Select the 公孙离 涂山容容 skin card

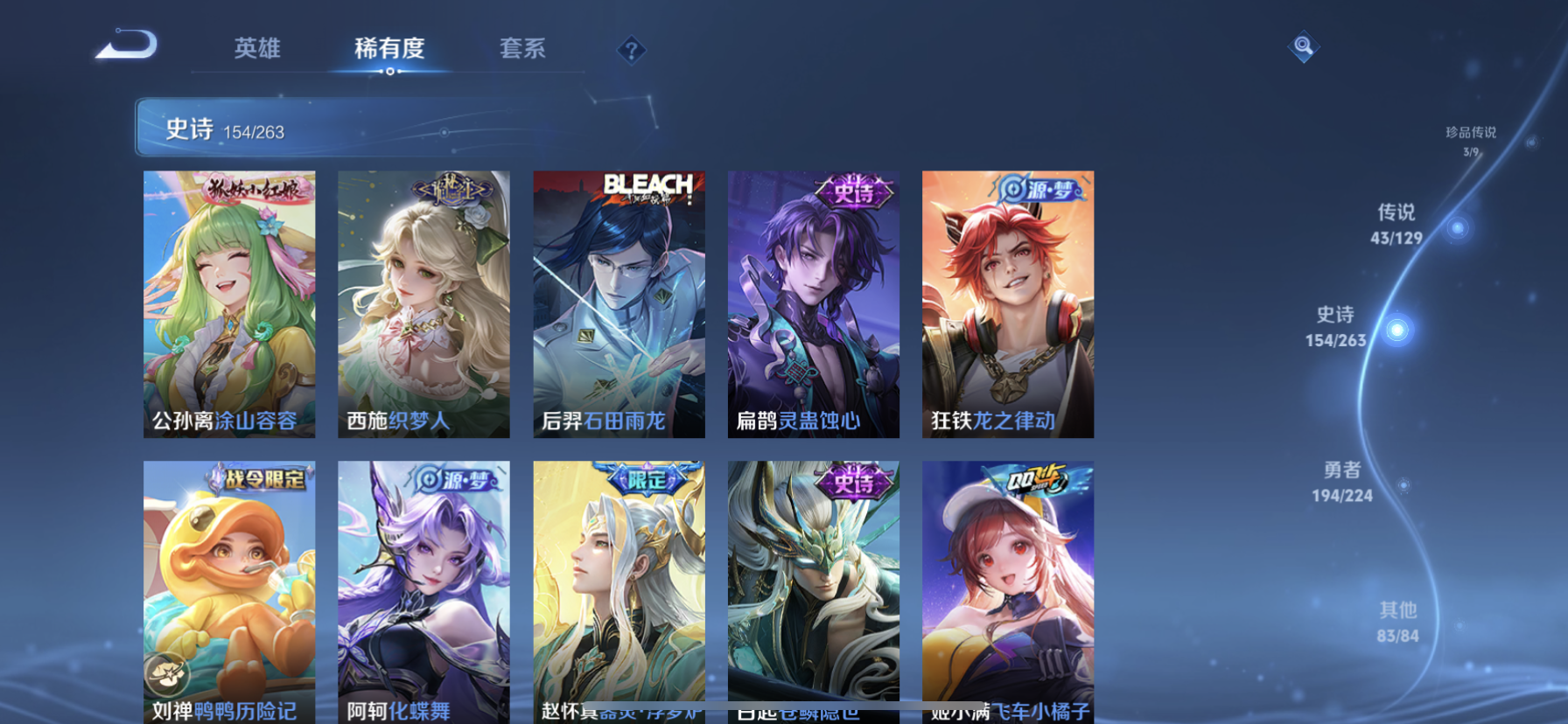(x=229, y=303)
